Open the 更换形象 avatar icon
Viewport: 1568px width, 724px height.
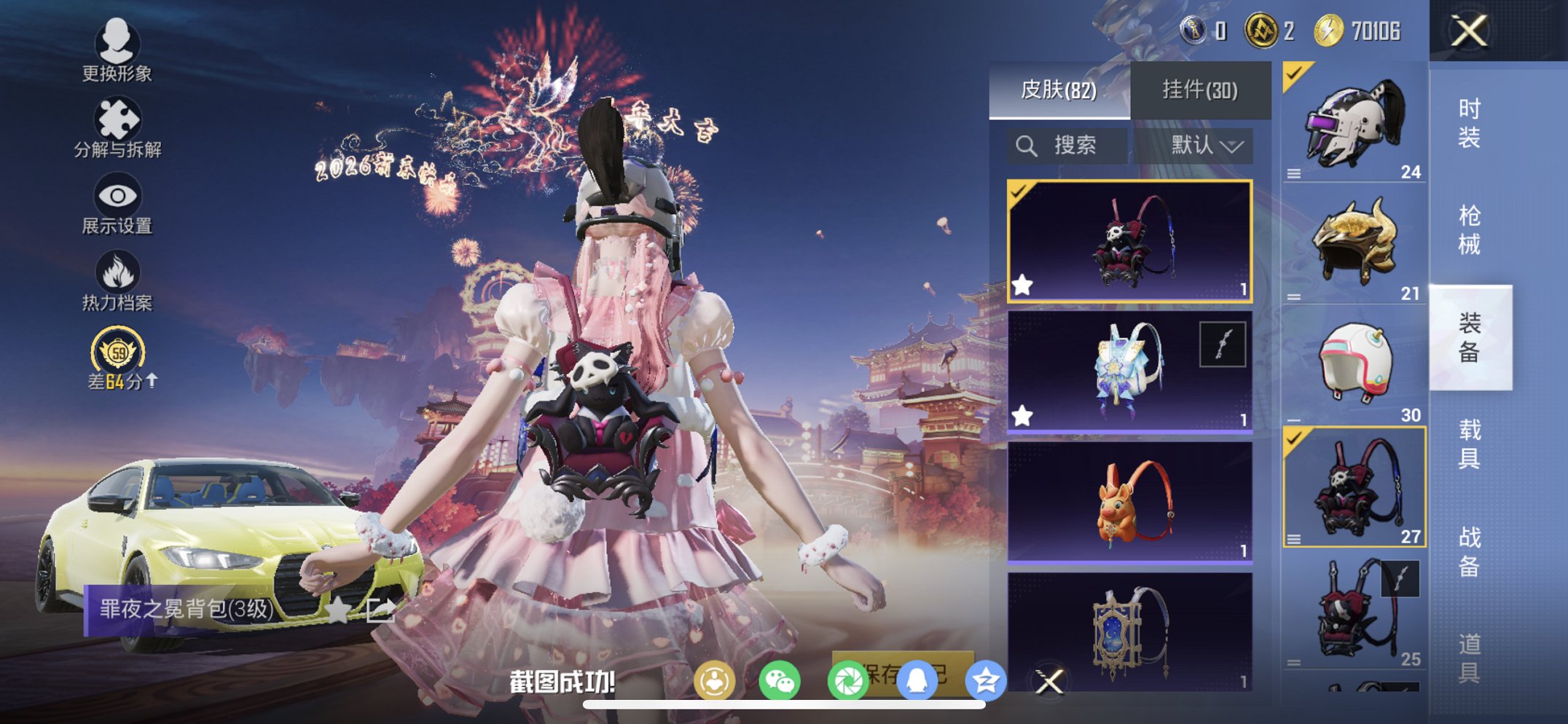point(119,46)
